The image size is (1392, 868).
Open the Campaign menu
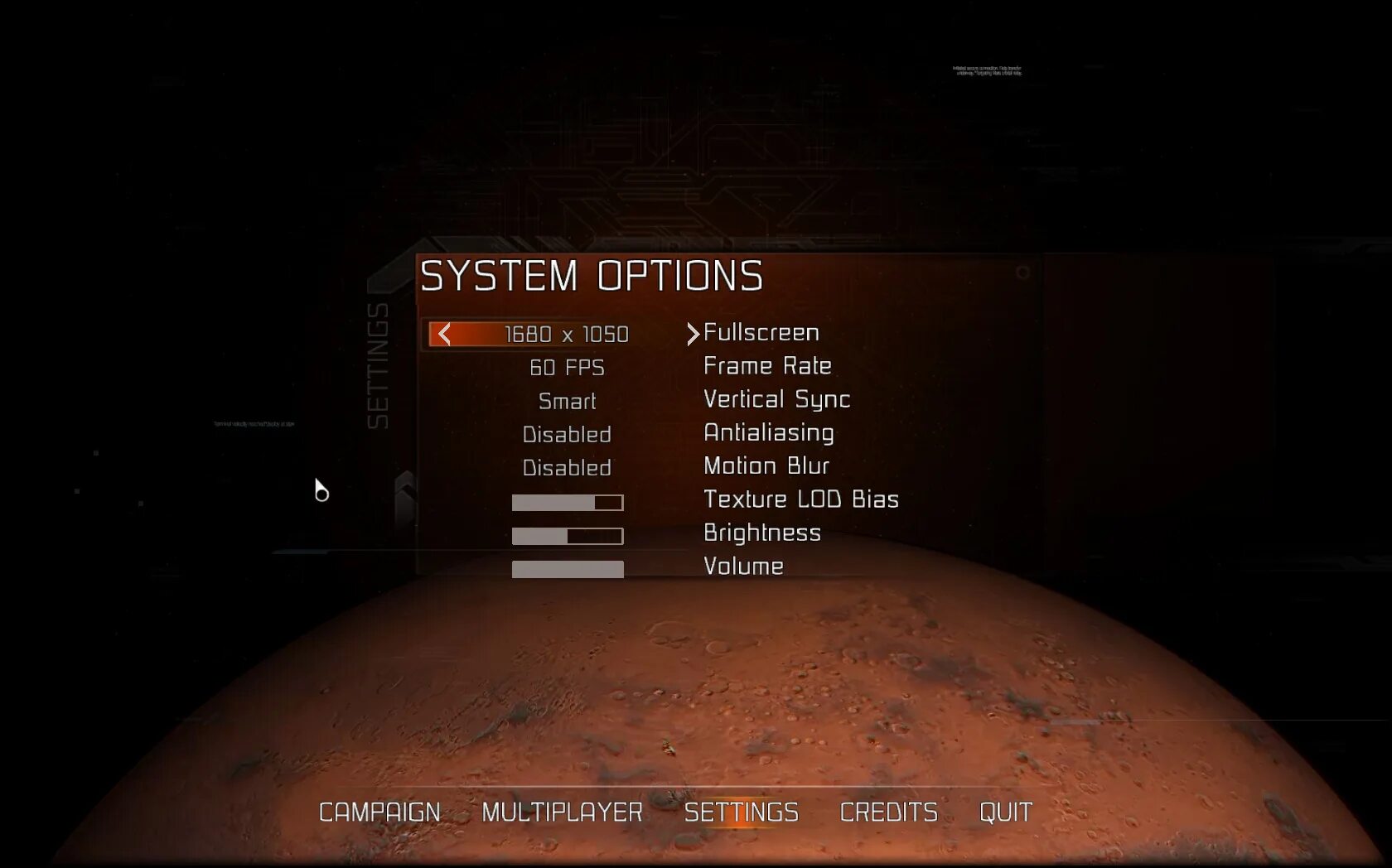point(379,813)
